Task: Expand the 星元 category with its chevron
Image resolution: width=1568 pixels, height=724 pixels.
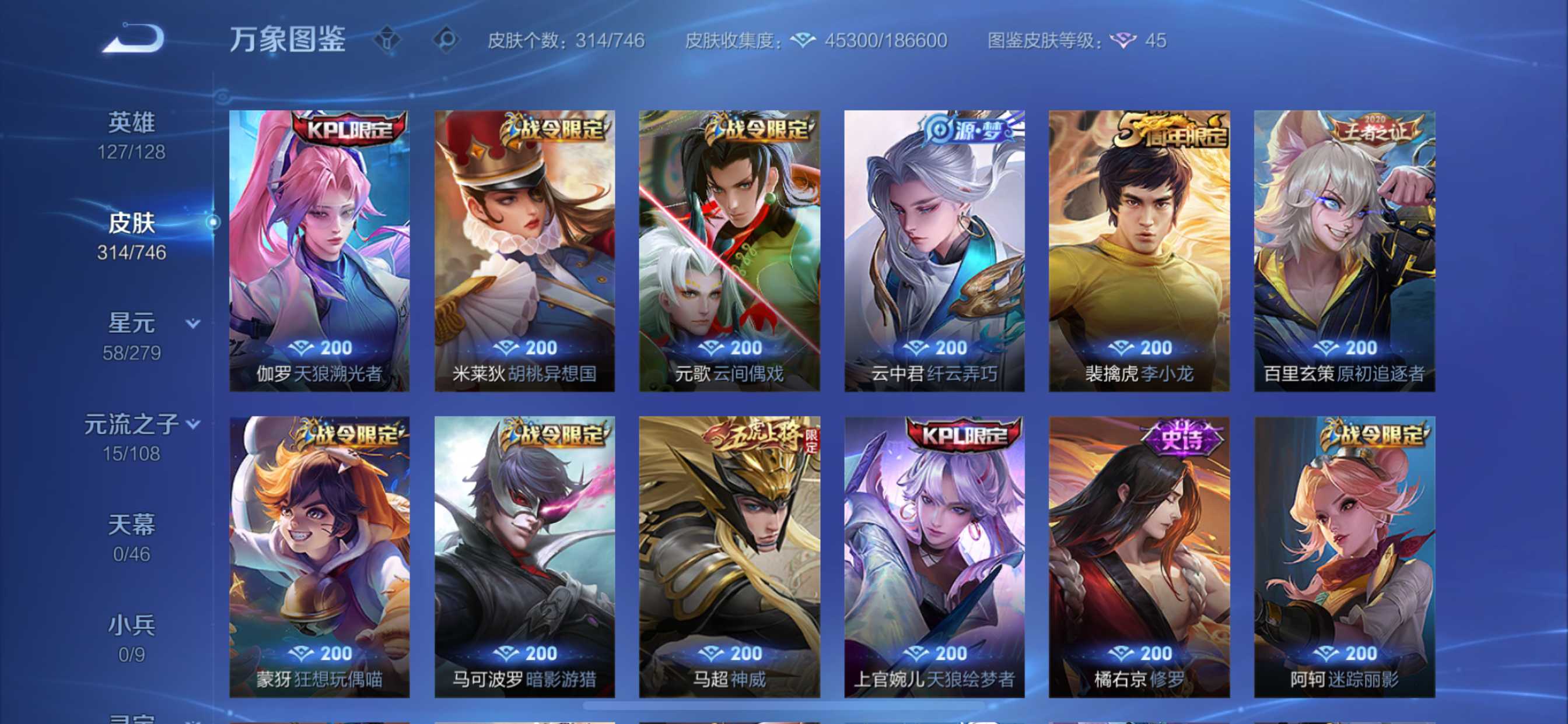Action: (192, 324)
